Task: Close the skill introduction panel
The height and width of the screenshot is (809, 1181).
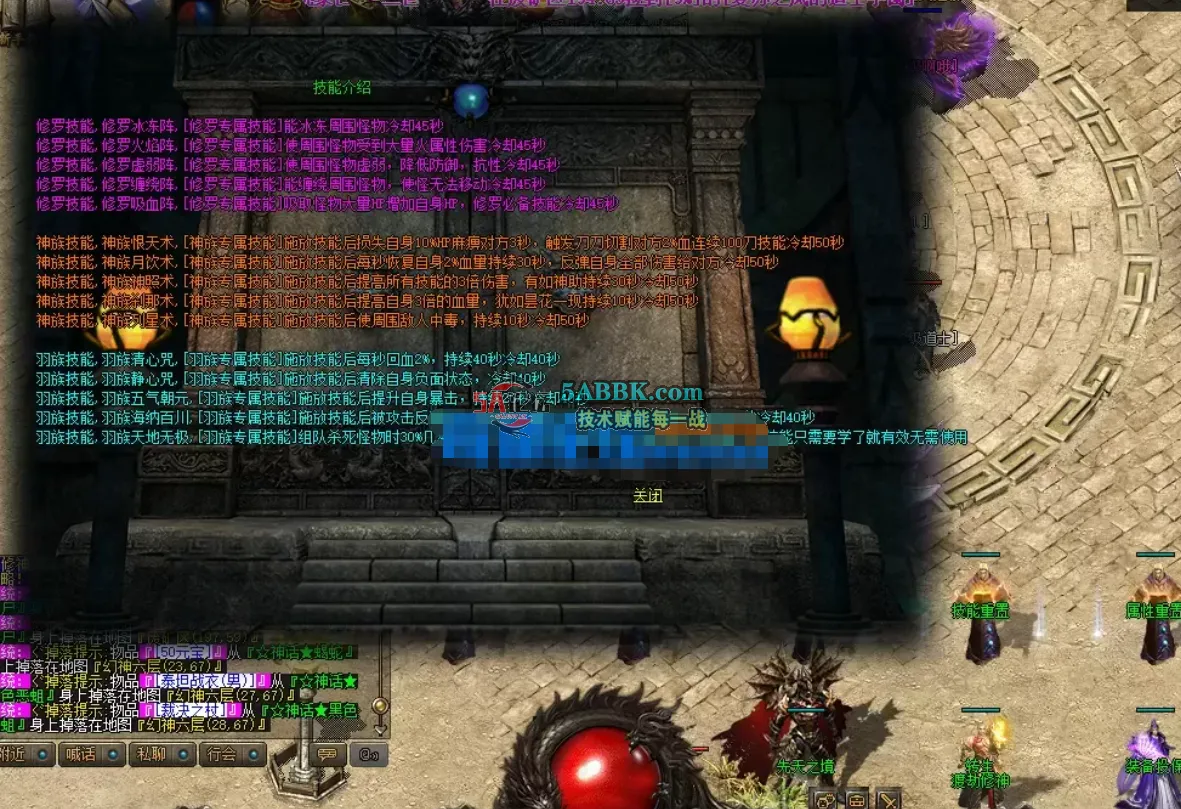Action: pyautogui.click(x=647, y=496)
